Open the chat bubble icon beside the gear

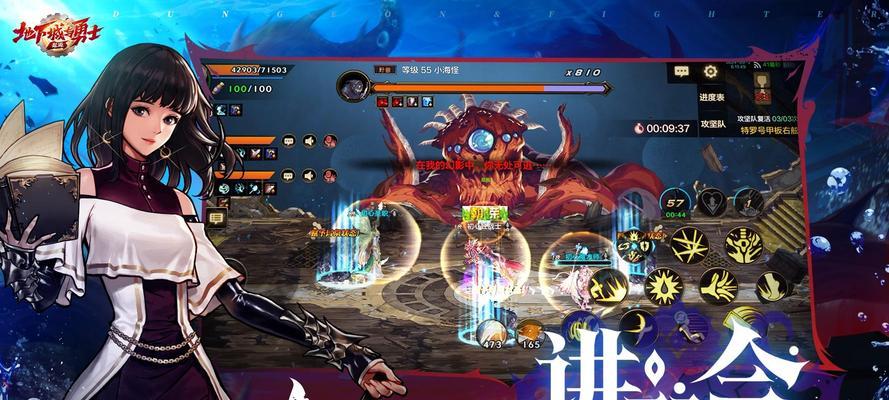[x=682, y=72]
